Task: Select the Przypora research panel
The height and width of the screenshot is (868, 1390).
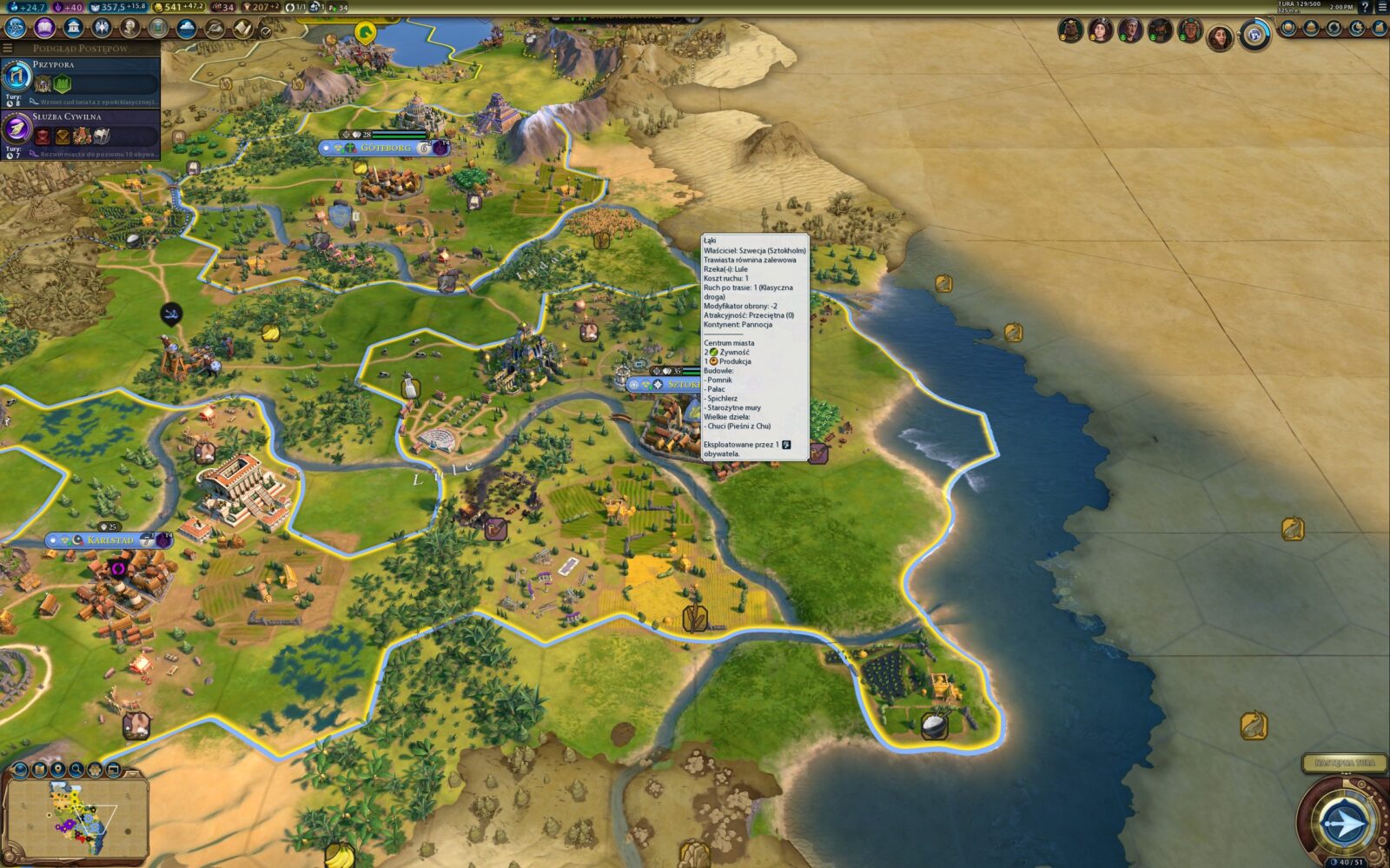Action: [81, 78]
